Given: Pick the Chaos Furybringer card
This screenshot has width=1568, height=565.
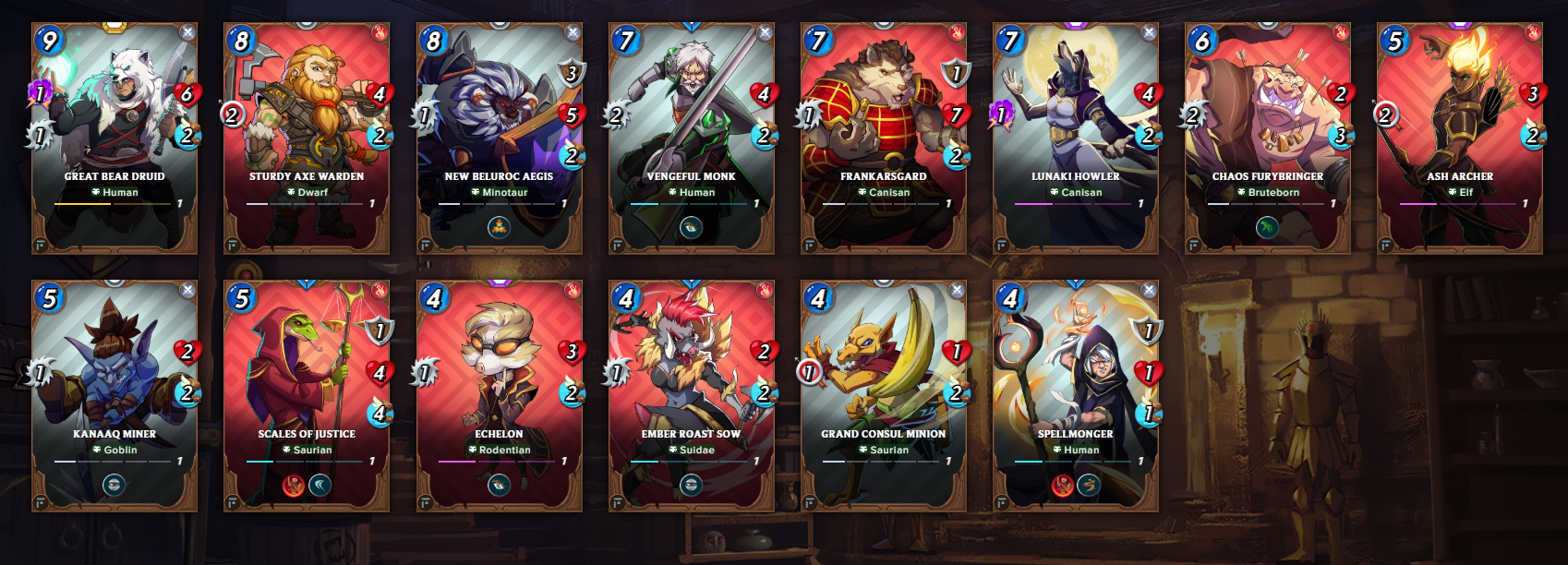Looking at the screenshot, I should pos(1267,138).
